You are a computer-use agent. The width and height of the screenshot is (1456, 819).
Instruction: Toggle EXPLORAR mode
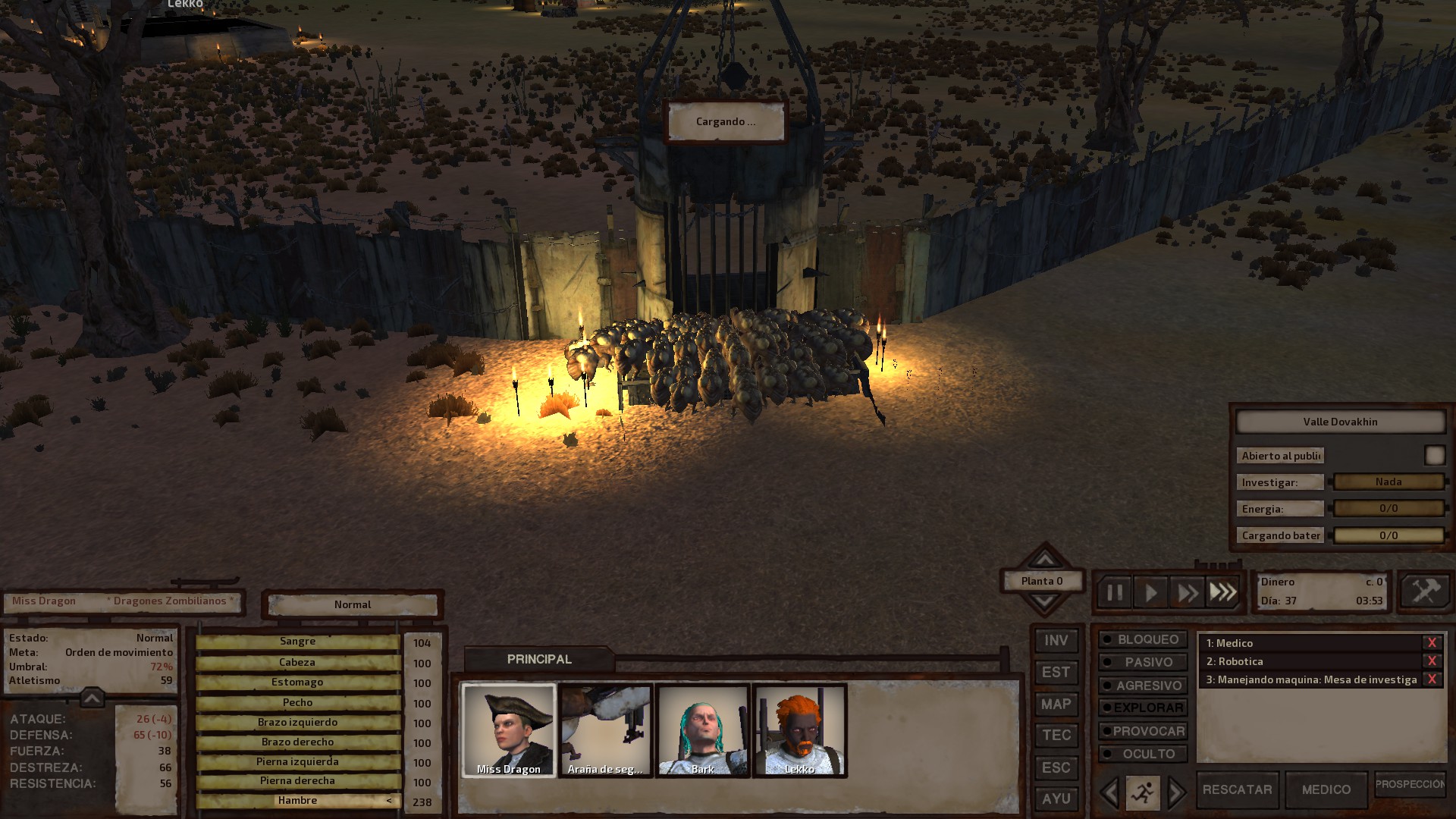click(1142, 708)
